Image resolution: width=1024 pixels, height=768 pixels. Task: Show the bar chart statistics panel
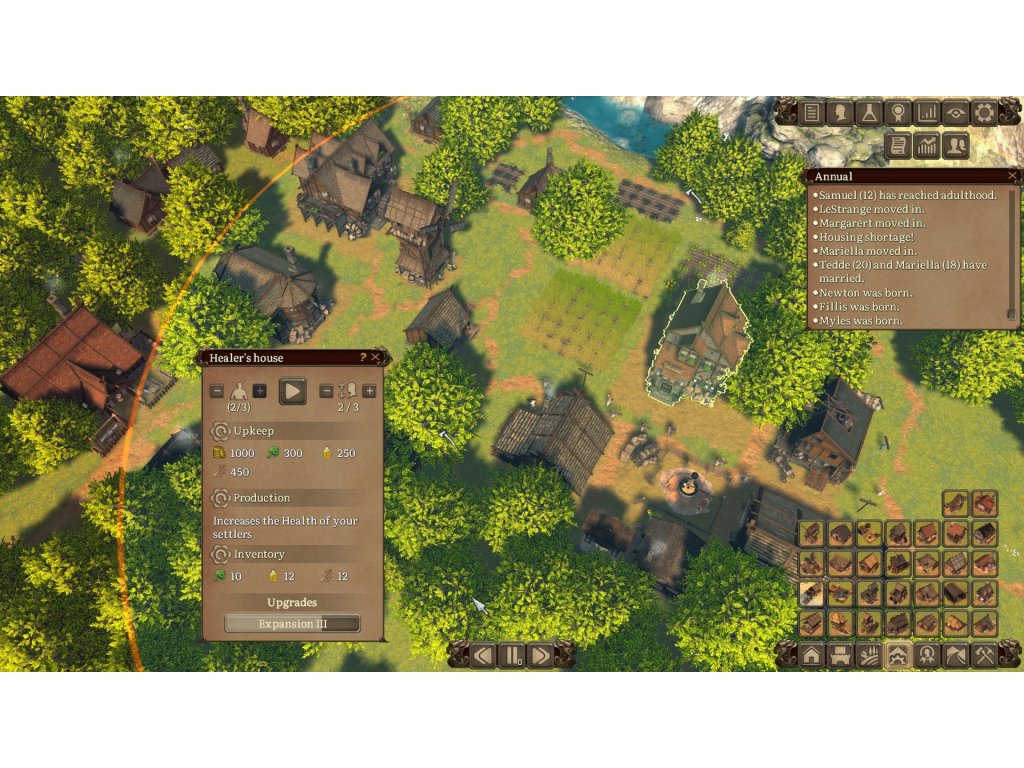[927, 112]
